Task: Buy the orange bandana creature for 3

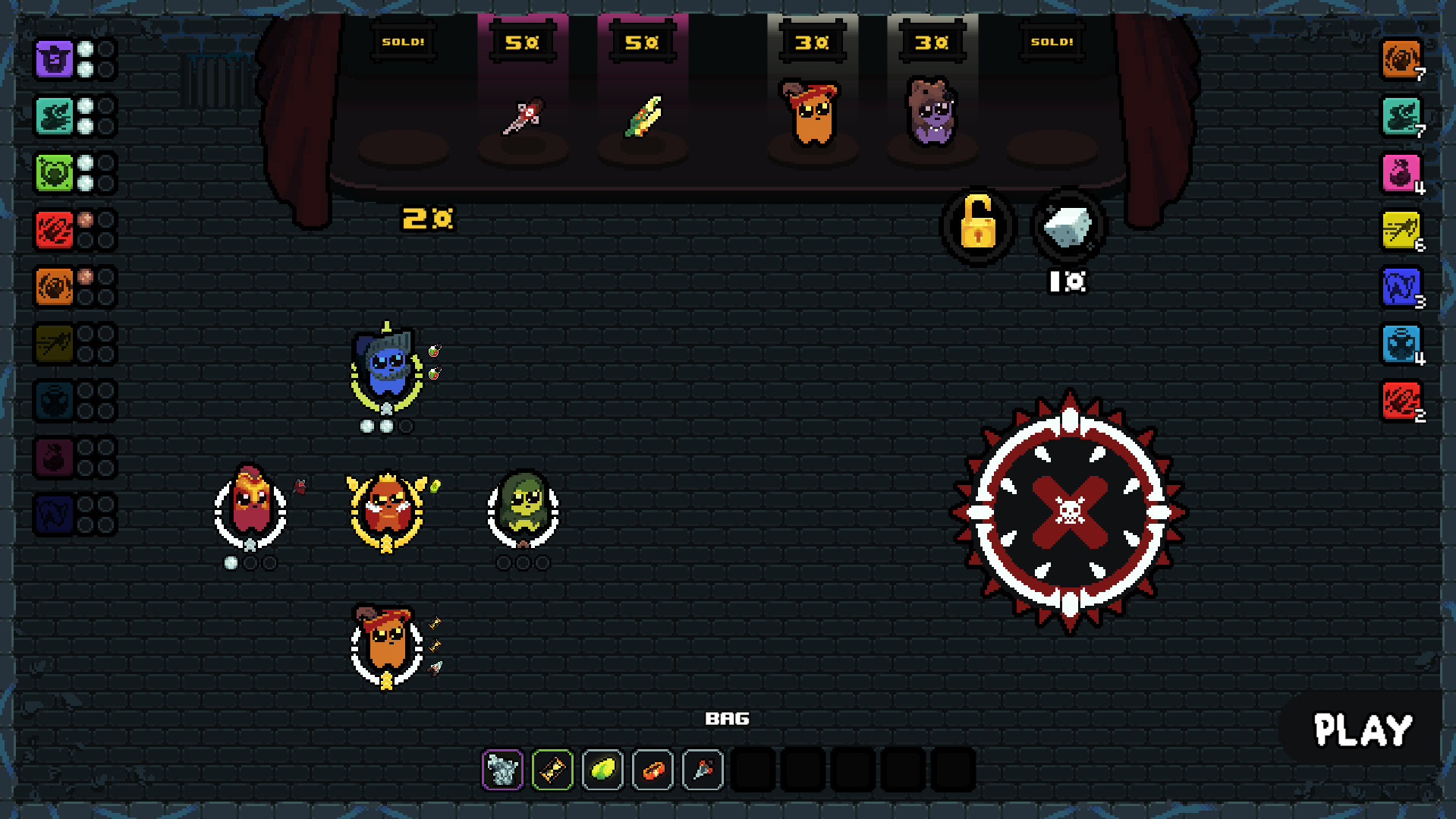Action: (x=812, y=114)
